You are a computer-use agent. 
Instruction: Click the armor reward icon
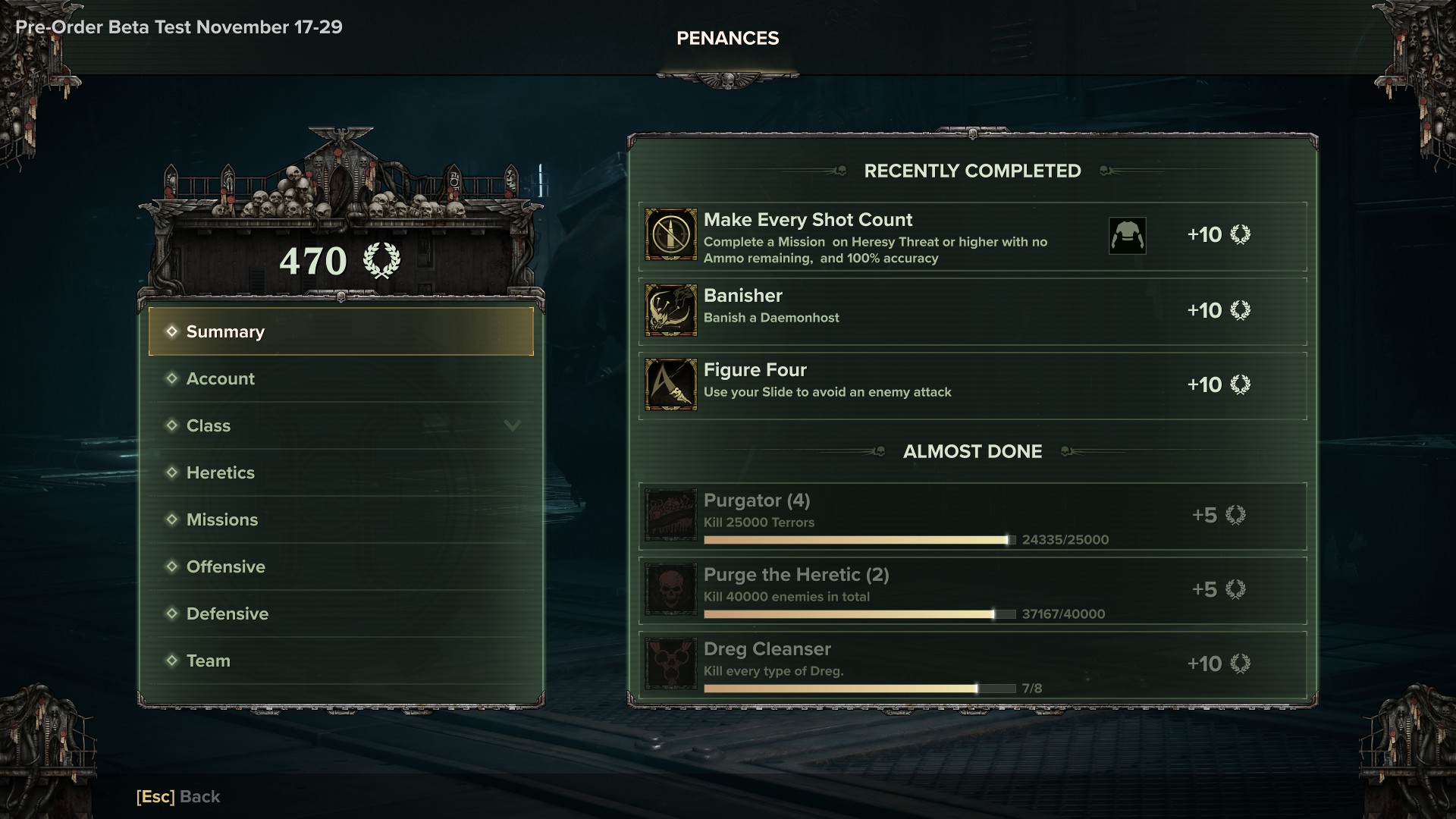tap(1127, 236)
